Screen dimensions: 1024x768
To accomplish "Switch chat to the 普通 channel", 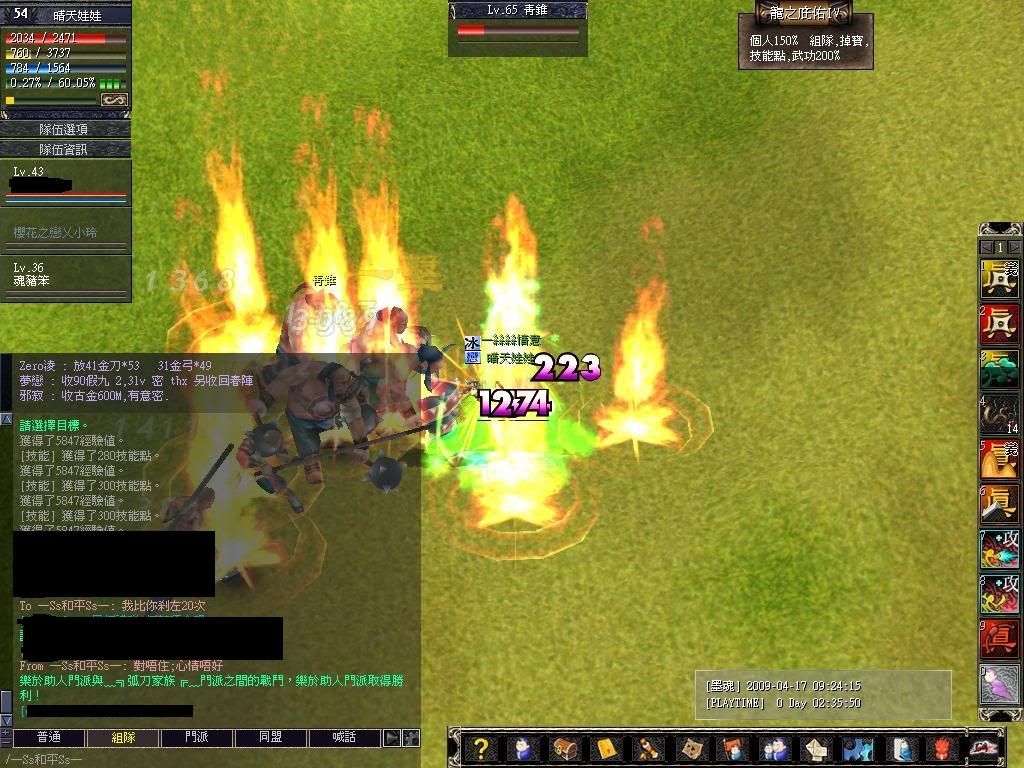I will 48,737.
